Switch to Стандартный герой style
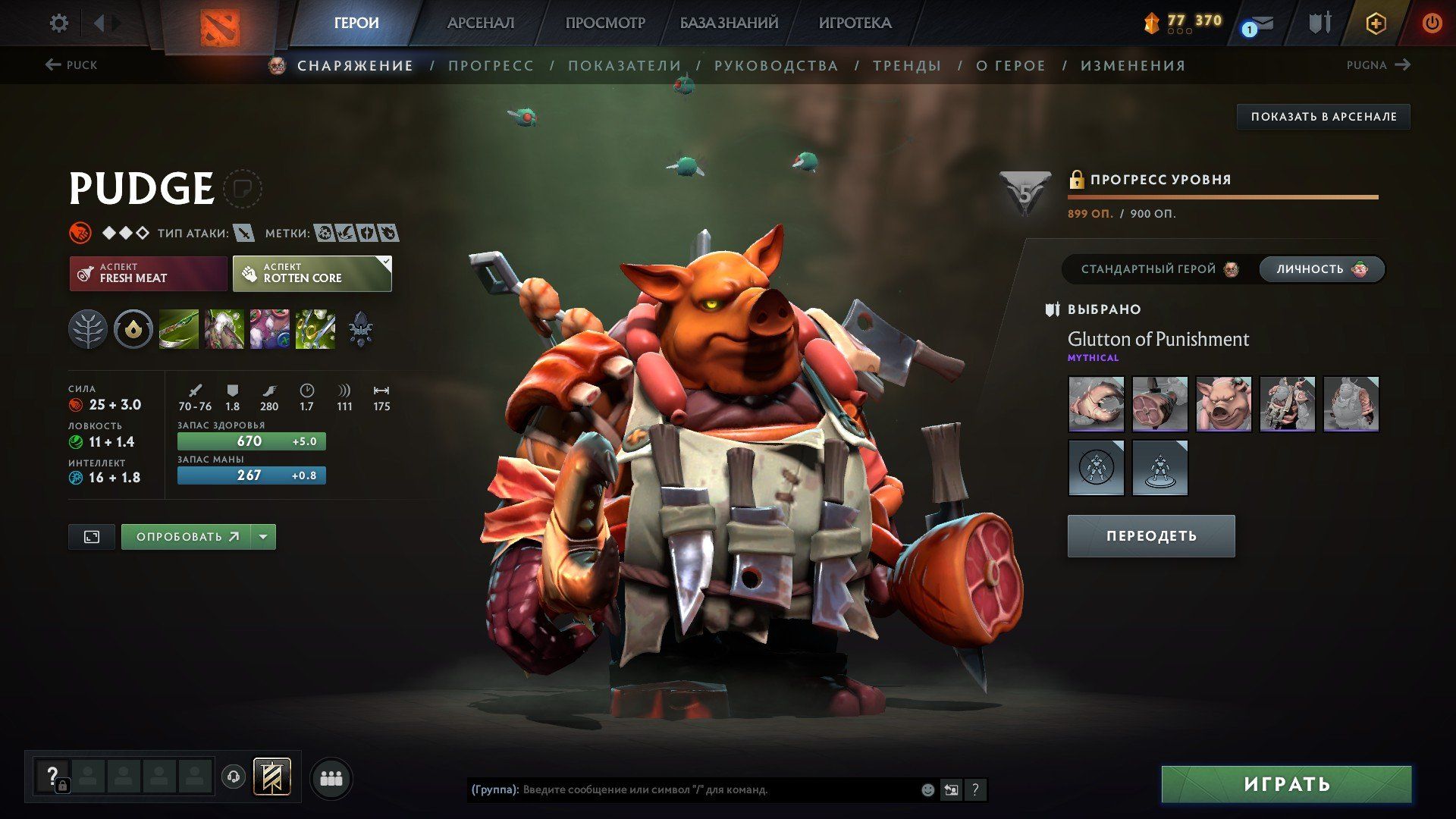Screen dimensions: 1456x819 coord(1159,269)
